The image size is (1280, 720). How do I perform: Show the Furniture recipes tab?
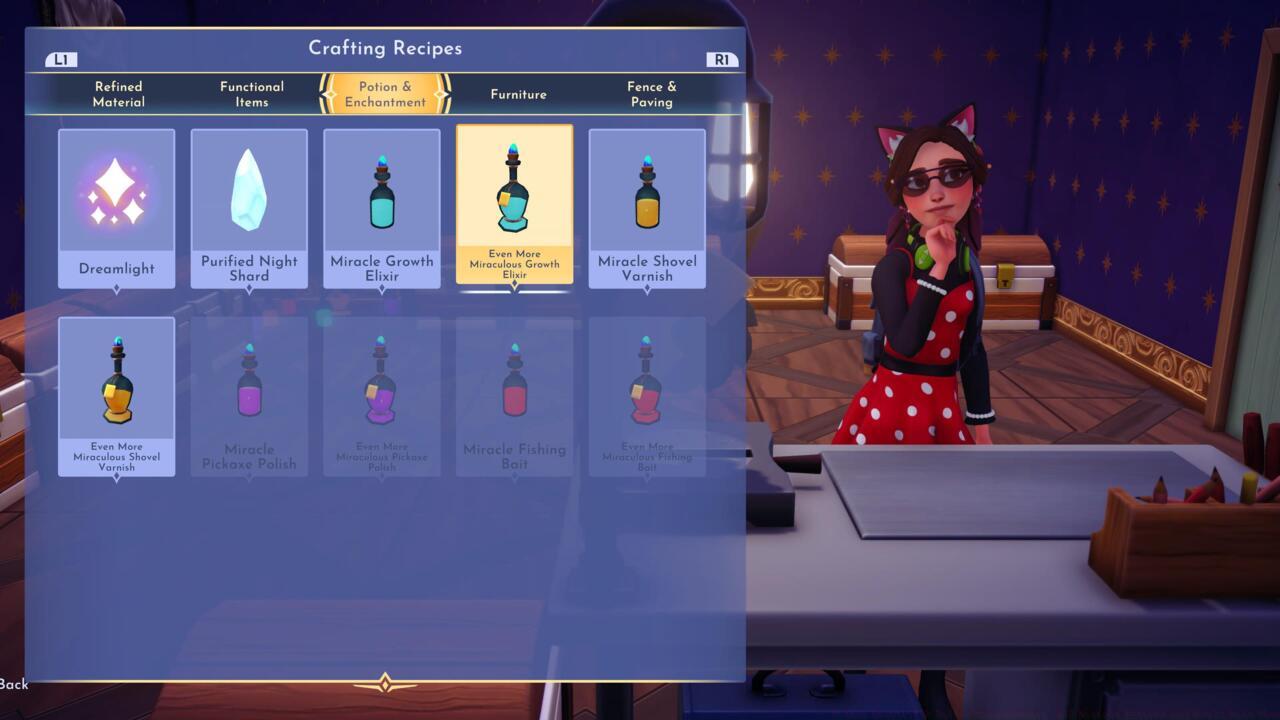point(518,94)
